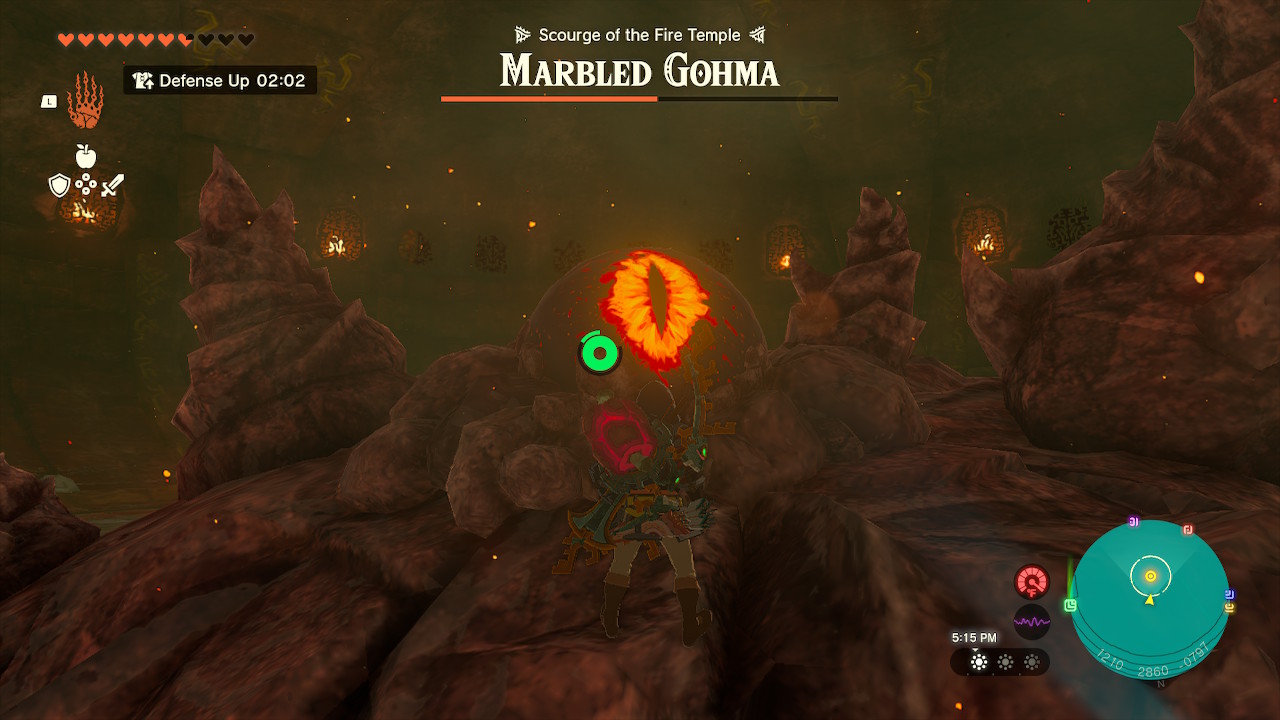Toggle the middle weather forecast icon
Image resolution: width=1280 pixels, height=720 pixels.
click(x=1005, y=661)
